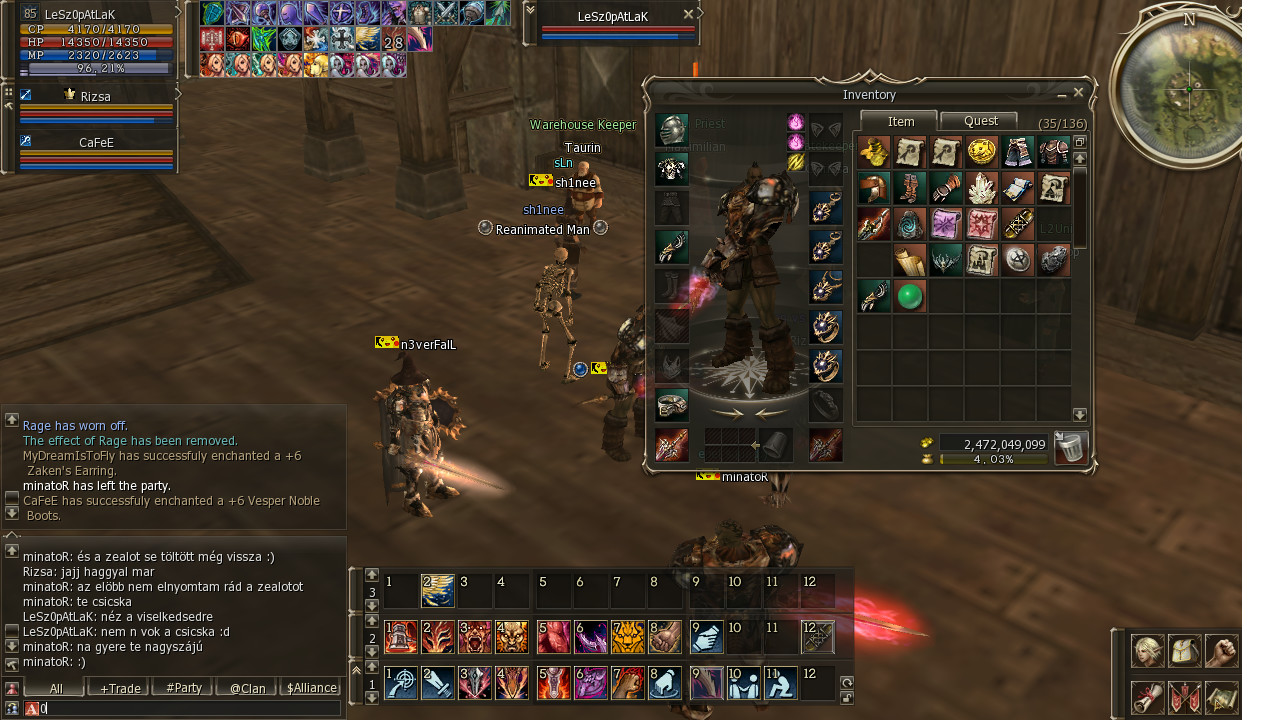
Task: Click the trash can to discard items
Action: (1071, 447)
